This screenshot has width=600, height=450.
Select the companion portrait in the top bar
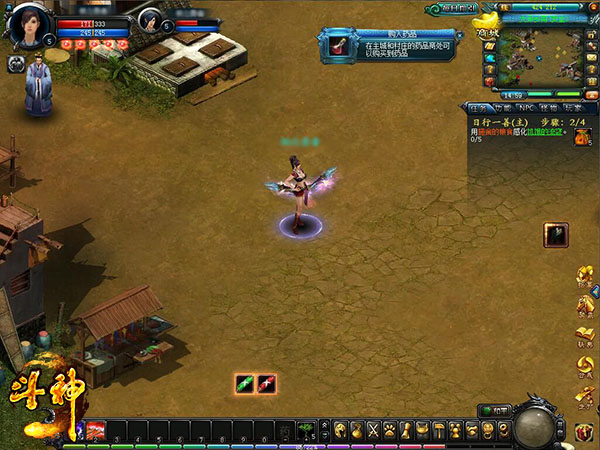click(x=152, y=20)
